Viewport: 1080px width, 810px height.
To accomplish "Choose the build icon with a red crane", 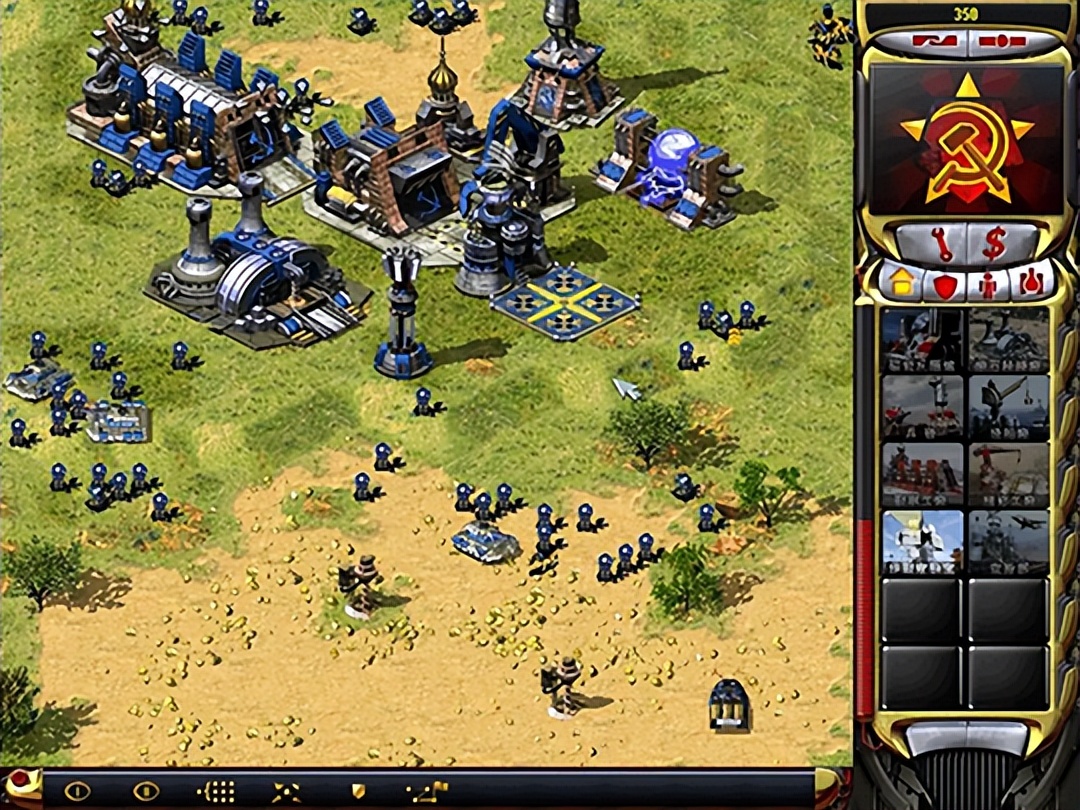I will [x=1008, y=474].
